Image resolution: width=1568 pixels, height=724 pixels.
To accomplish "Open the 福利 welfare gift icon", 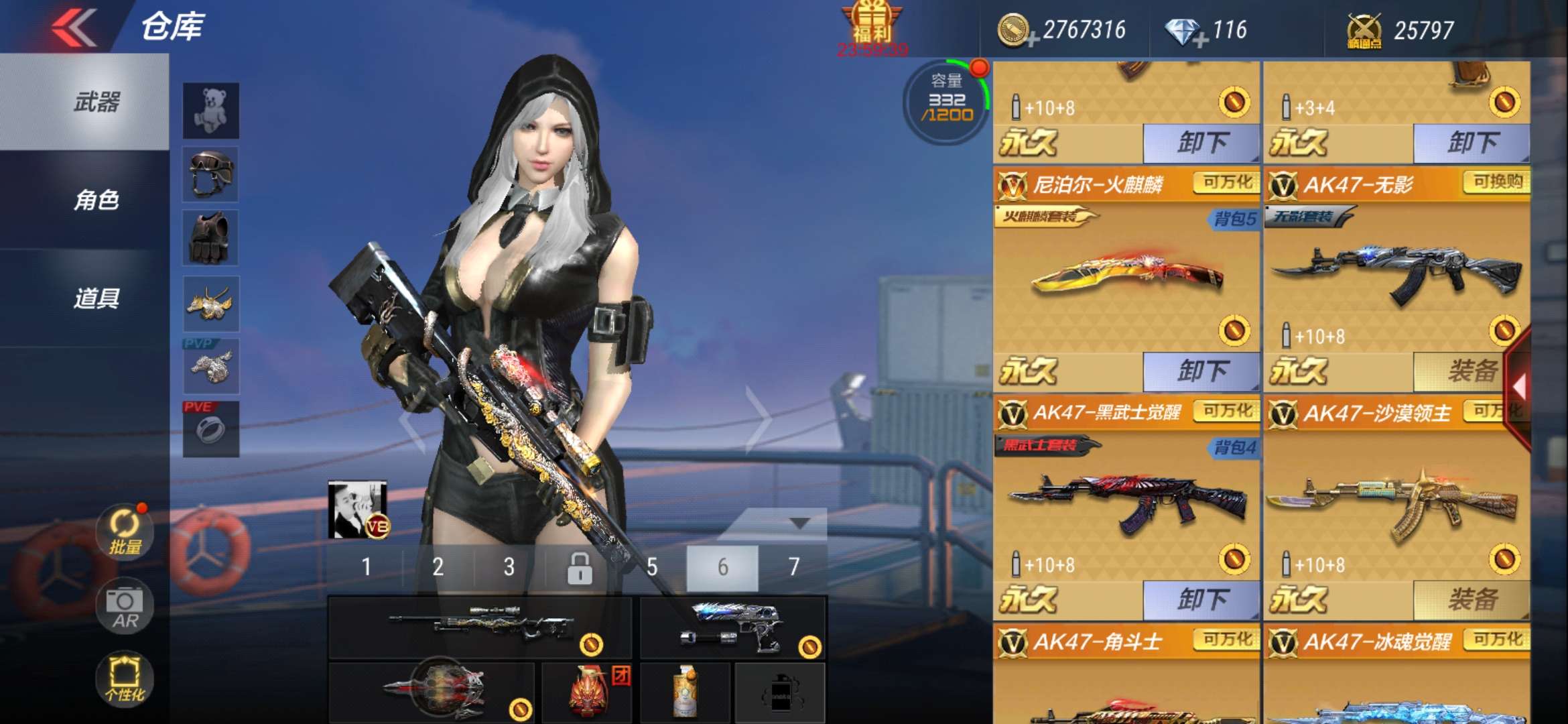I will [871, 27].
